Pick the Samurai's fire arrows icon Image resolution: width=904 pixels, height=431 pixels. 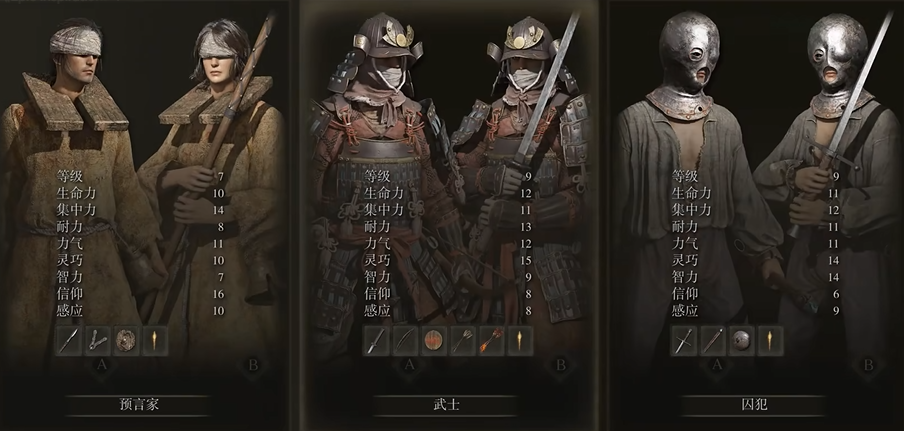click(x=491, y=342)
